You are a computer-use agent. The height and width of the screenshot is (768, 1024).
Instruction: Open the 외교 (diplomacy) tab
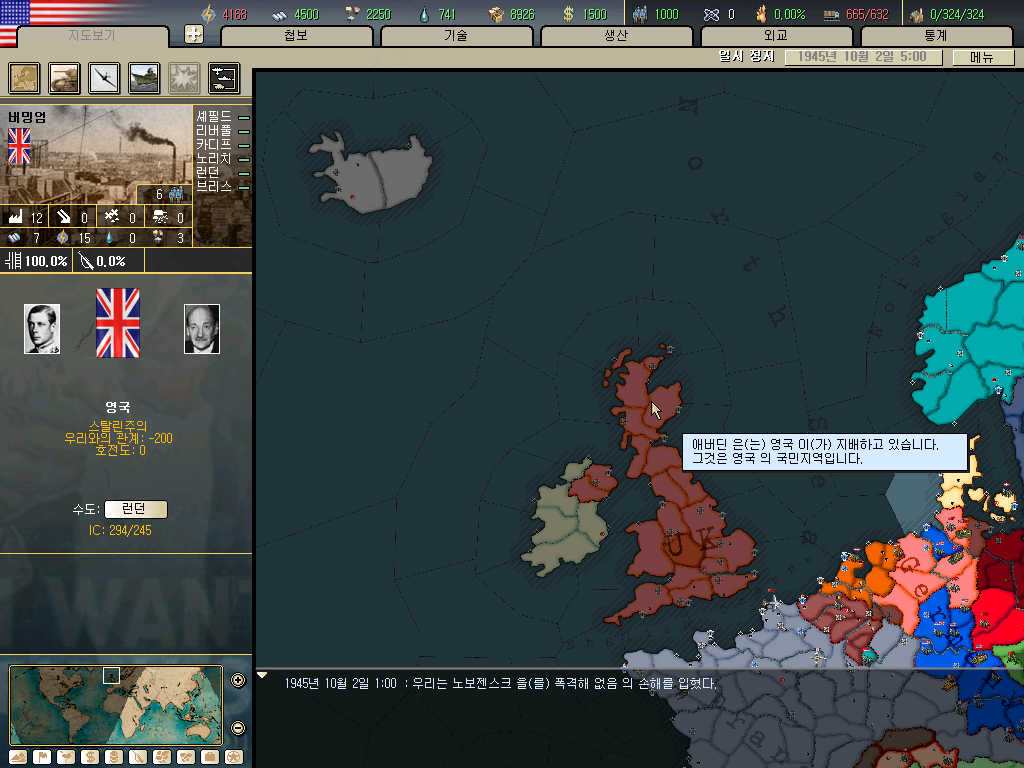[776, 36]
